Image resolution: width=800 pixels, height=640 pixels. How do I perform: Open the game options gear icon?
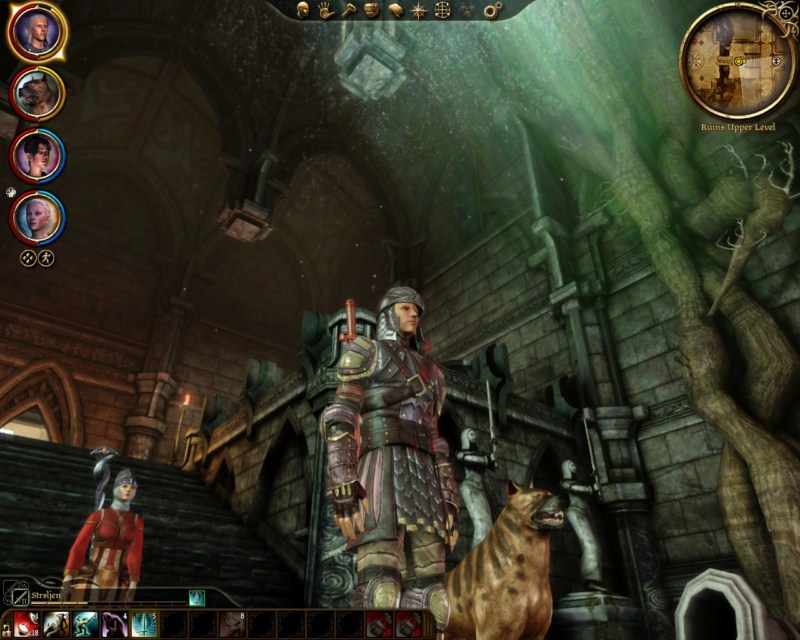coord(492,10)
